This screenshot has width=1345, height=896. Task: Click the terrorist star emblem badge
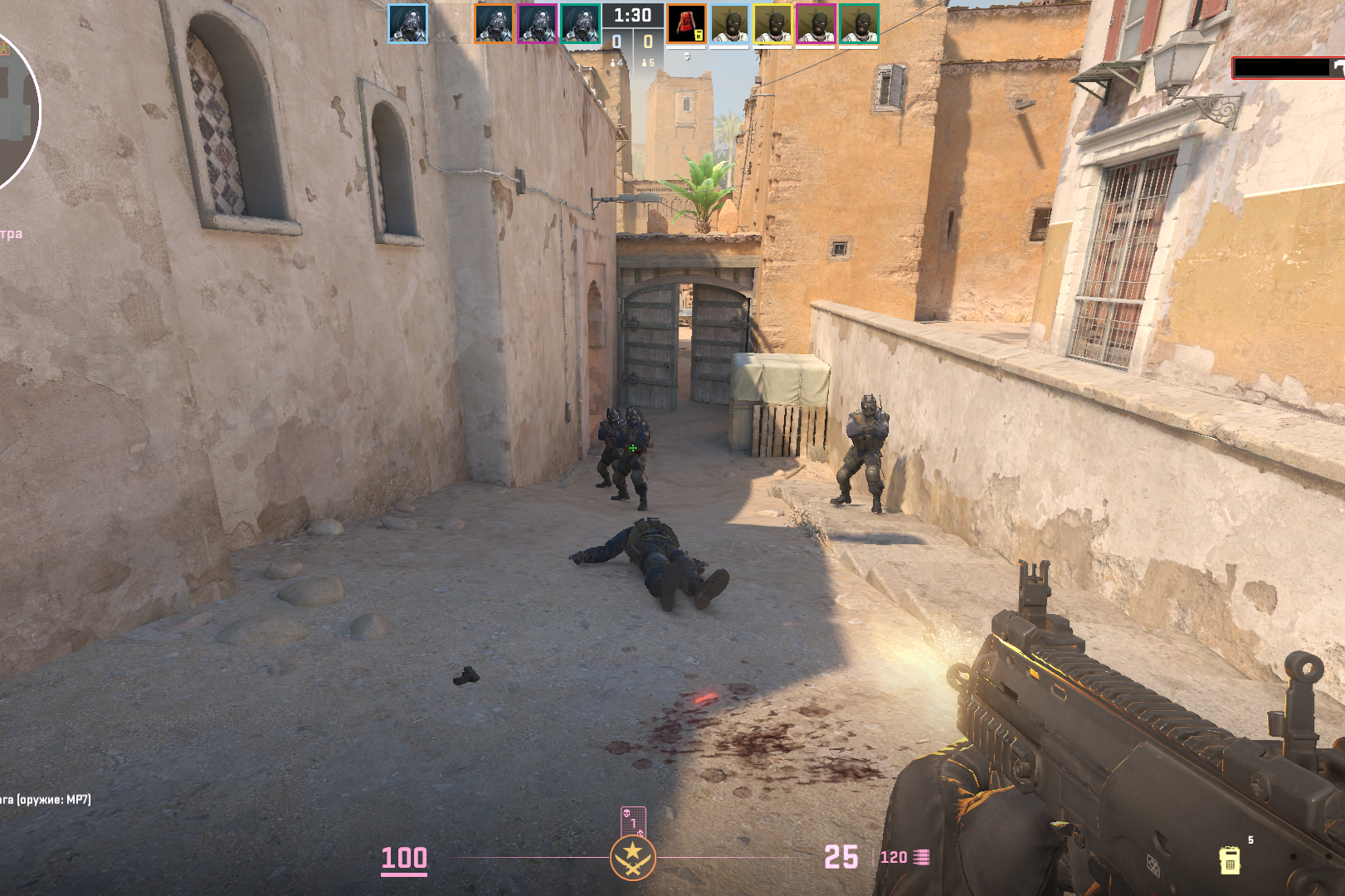633,858
